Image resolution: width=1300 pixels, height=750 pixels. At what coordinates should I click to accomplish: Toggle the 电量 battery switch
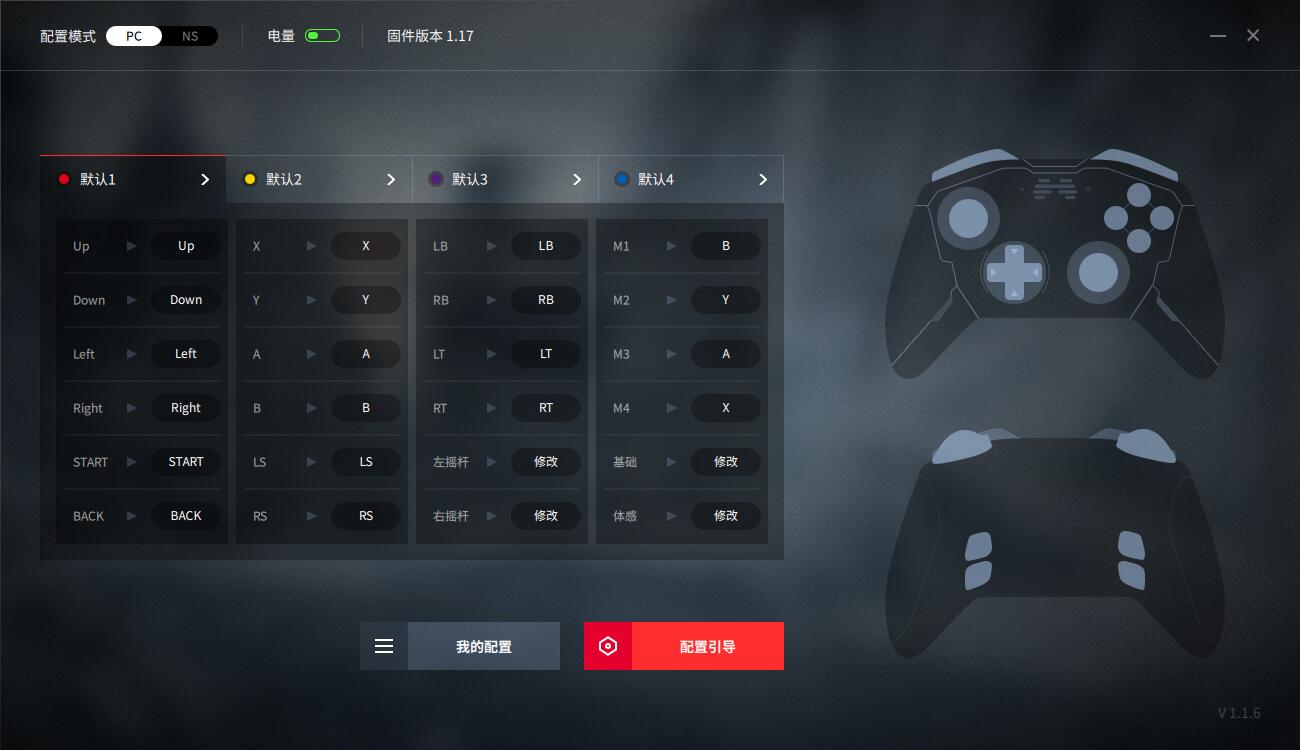[320, 34]
